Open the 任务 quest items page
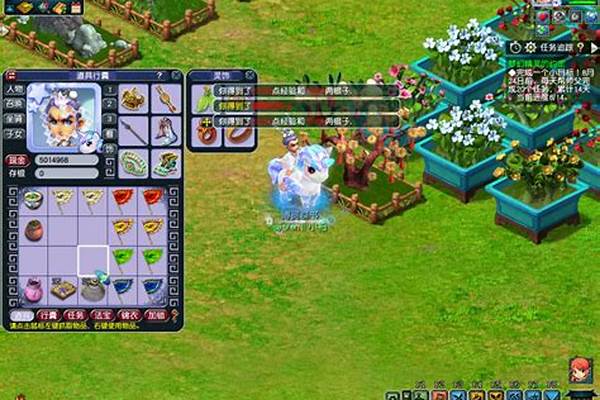This screenshot has width=600, height=400. coord(74,315)
